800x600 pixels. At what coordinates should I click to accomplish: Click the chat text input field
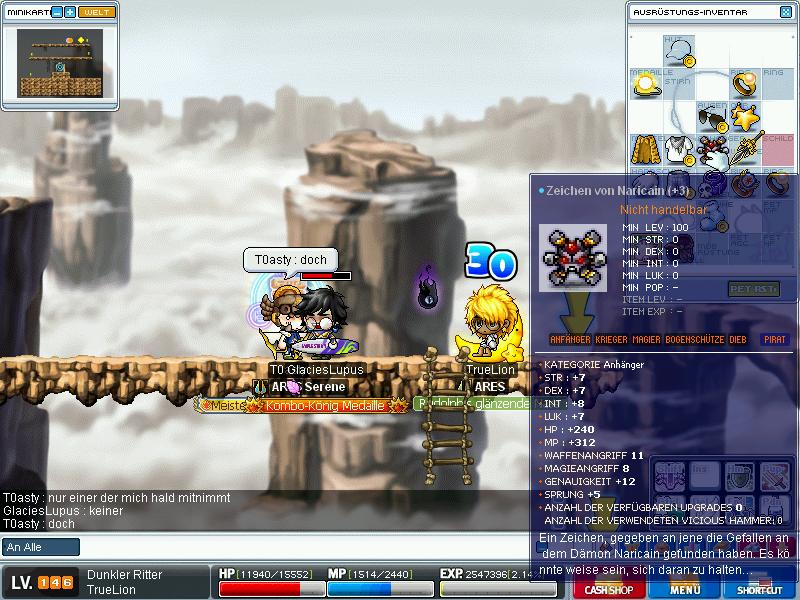point(300,547)
